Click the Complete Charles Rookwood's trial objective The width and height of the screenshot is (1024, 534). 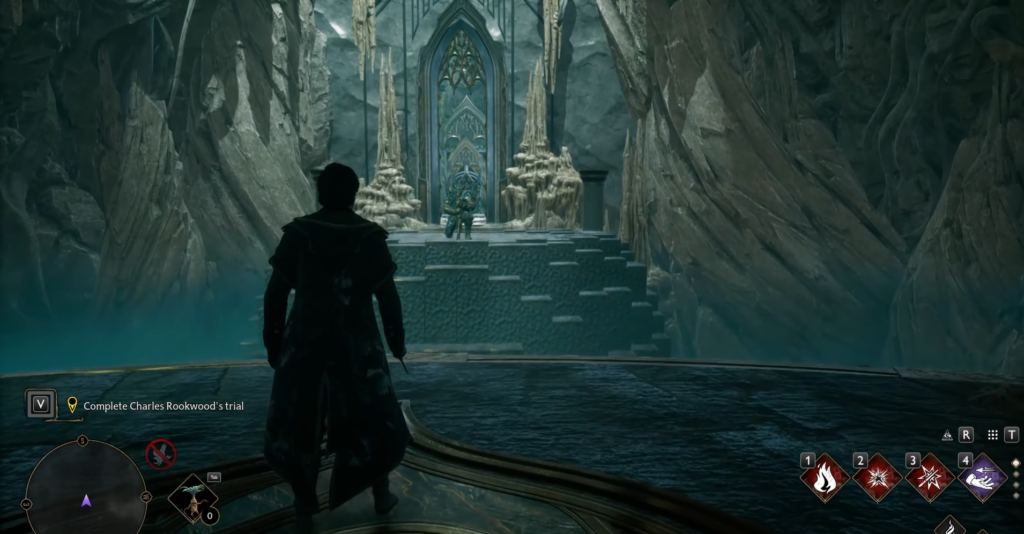click(x=163, y=406)
